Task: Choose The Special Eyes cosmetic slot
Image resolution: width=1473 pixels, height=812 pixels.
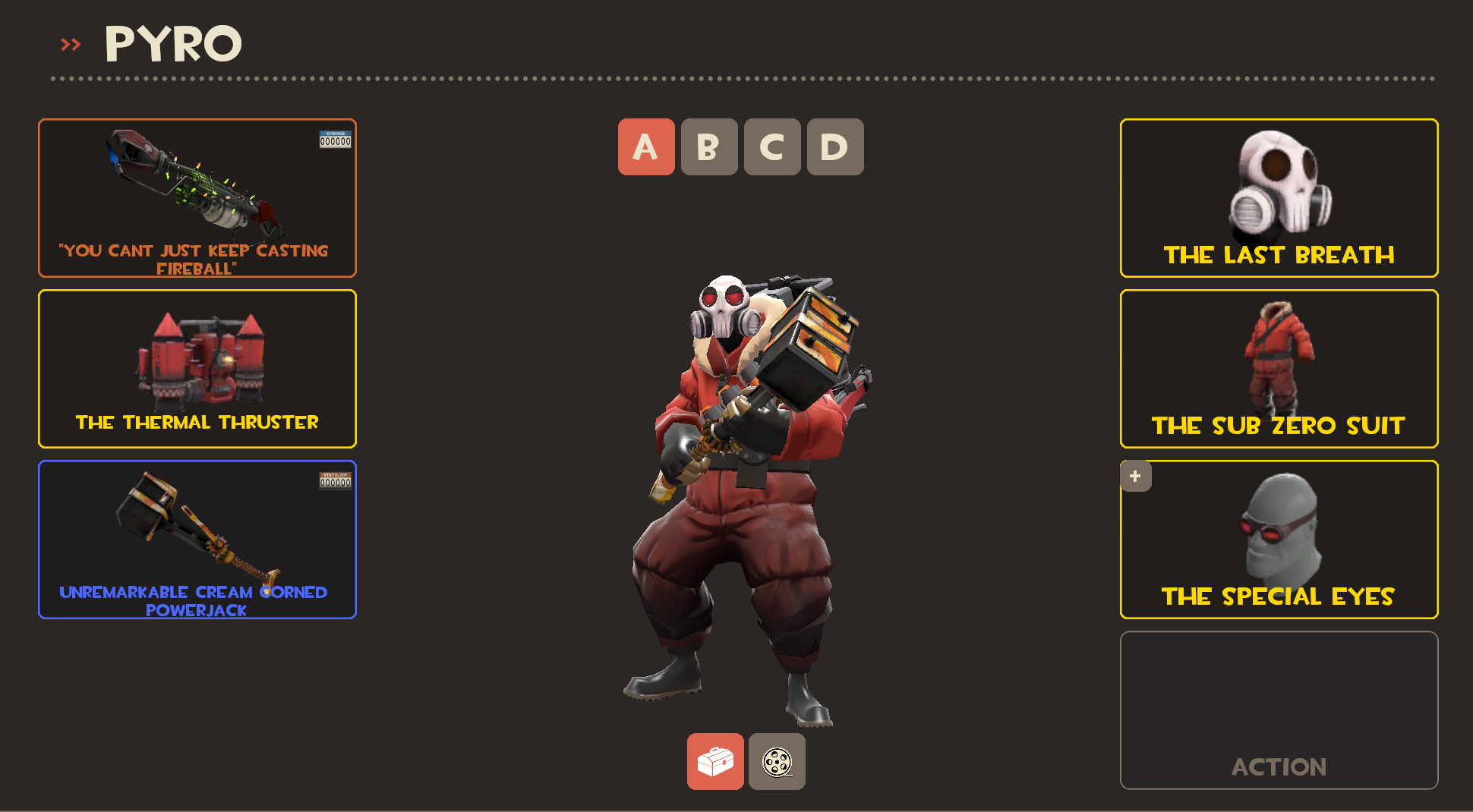Action: click(x=1279, y=540)
